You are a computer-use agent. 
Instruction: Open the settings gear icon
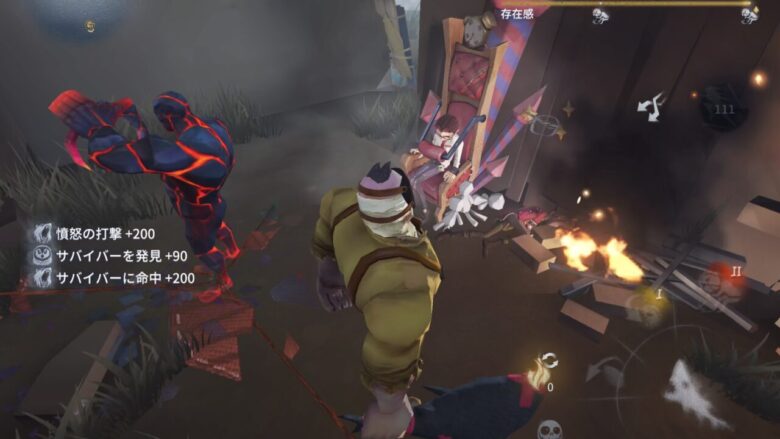[x=89, y=26]
